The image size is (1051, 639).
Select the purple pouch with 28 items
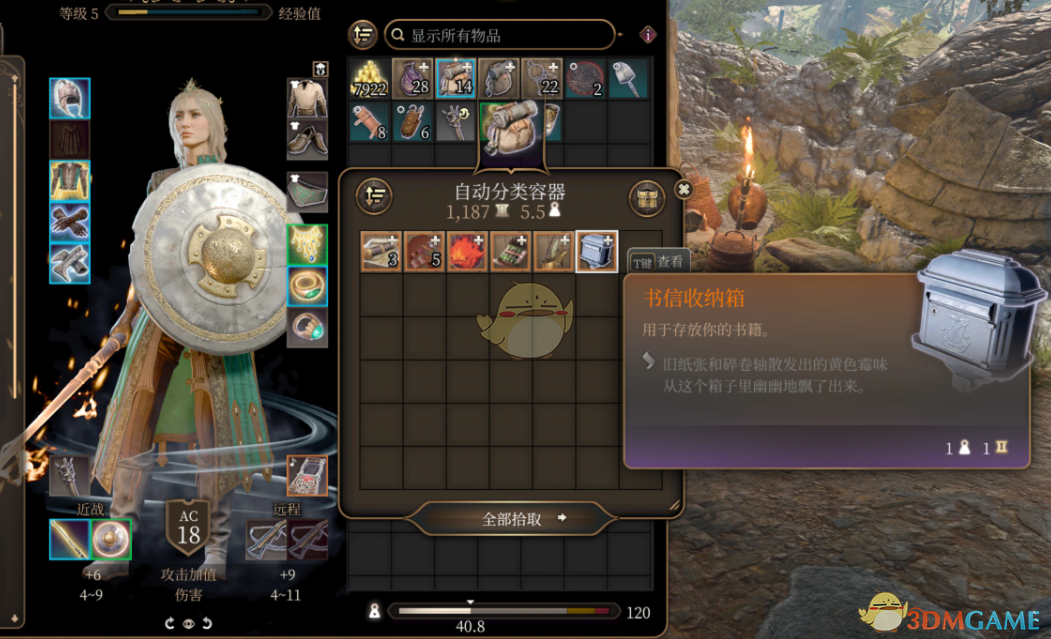coord(412,79)
